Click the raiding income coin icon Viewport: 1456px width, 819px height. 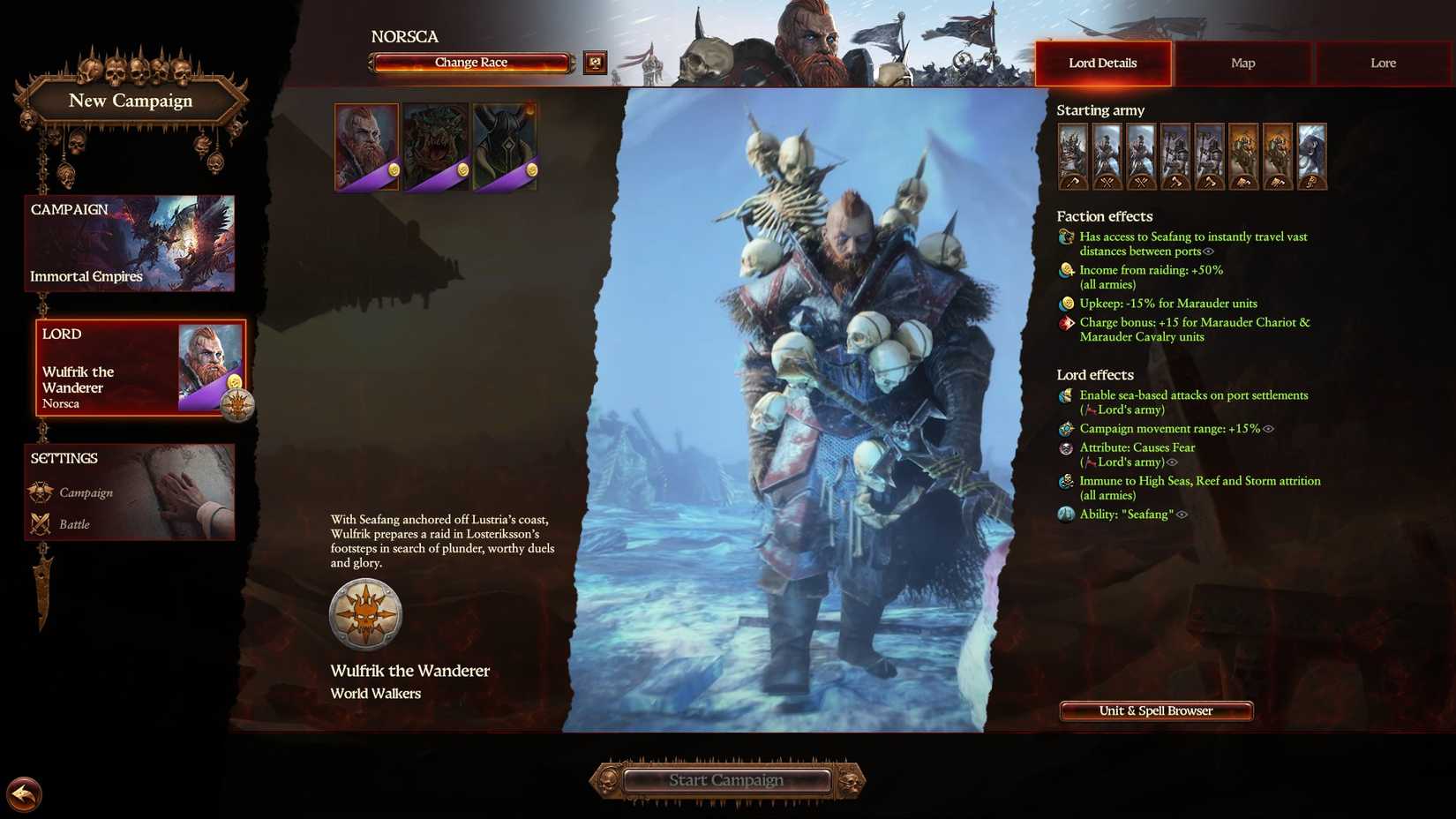pos(1065,271)
